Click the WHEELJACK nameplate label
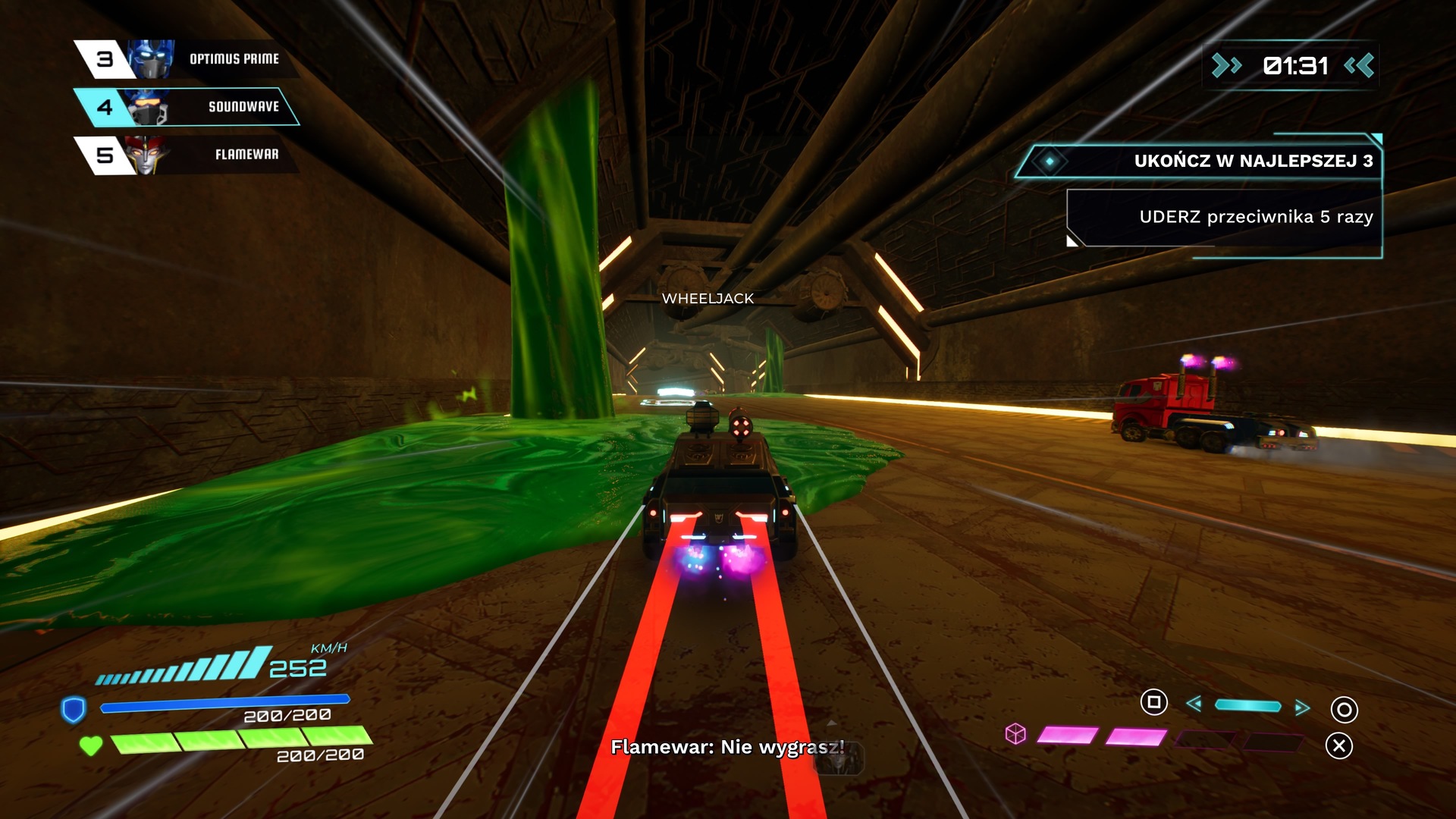This screenshot has height=819, width=1456. point(706,299)
